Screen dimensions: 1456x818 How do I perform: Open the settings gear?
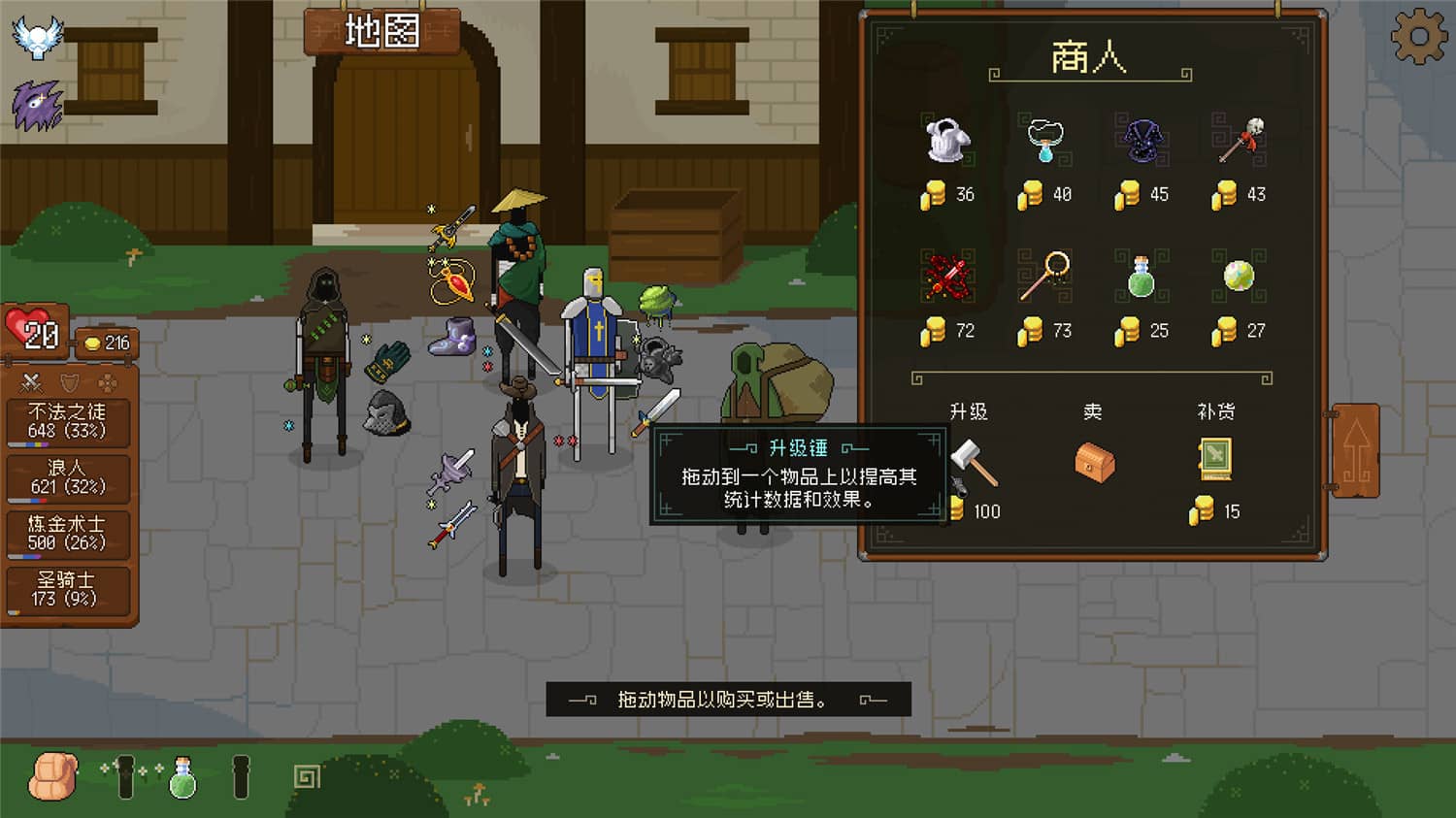point(1417,36)
